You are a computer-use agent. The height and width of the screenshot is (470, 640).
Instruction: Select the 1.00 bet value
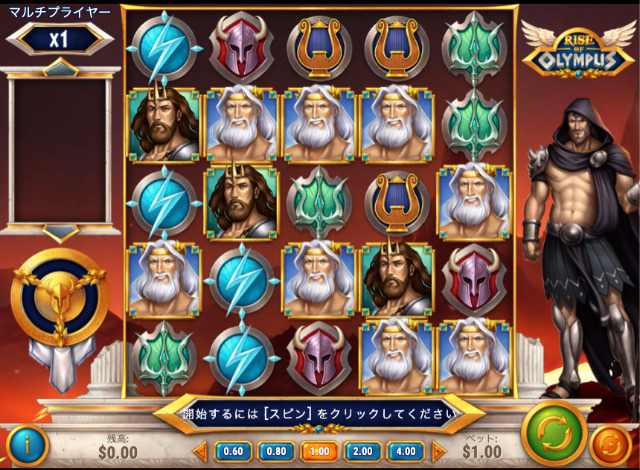click(319, 451)
